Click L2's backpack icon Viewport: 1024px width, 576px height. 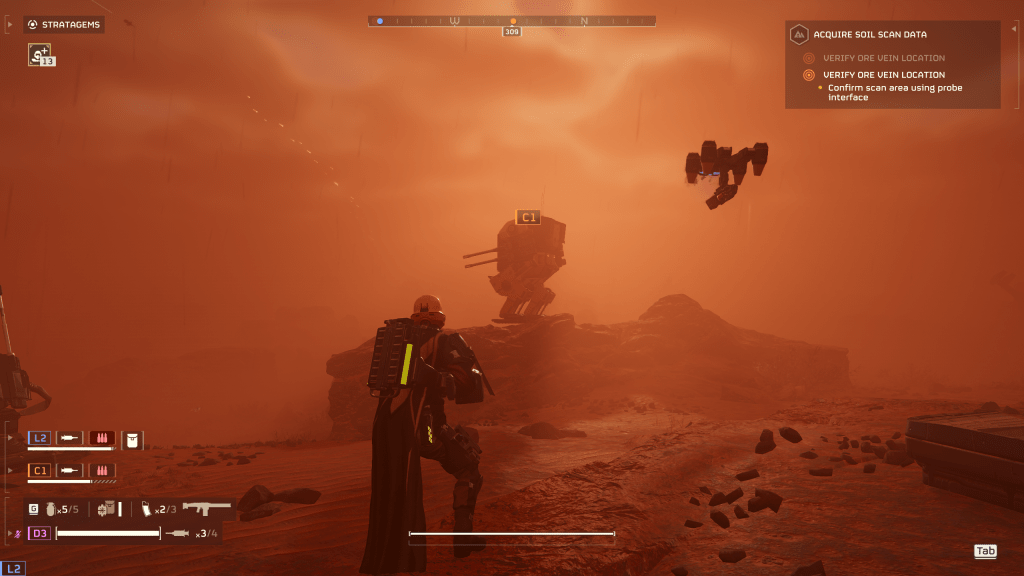[132, 438]
